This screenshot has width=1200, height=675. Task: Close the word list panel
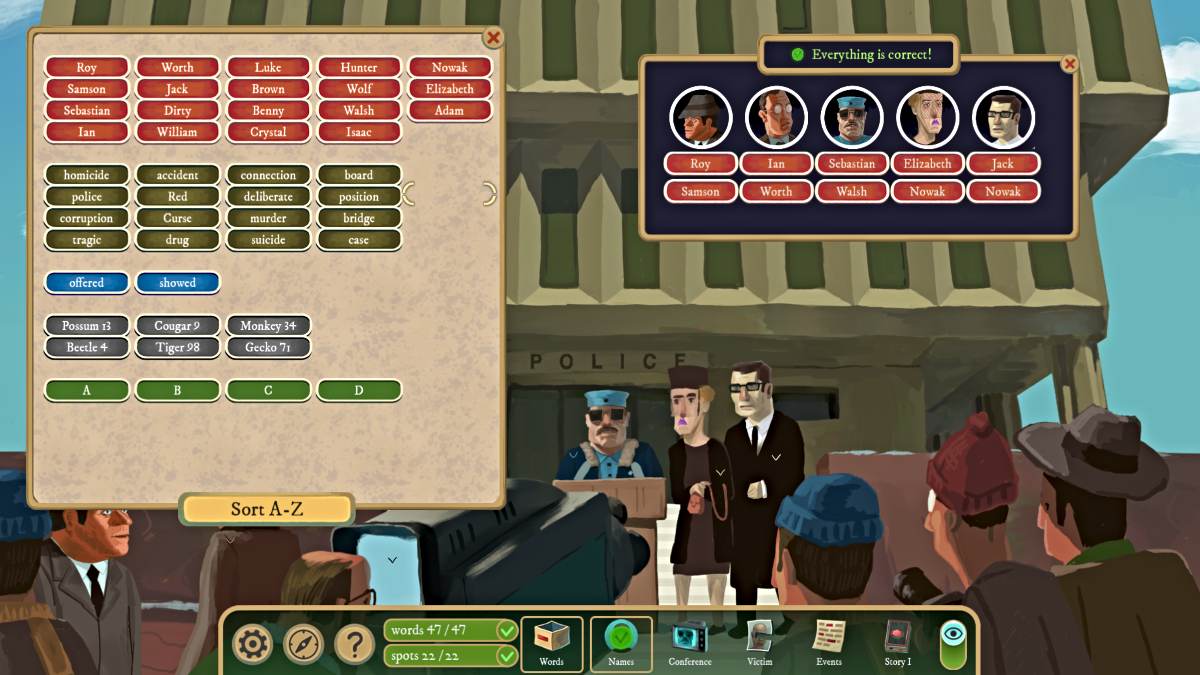[493, 38]
